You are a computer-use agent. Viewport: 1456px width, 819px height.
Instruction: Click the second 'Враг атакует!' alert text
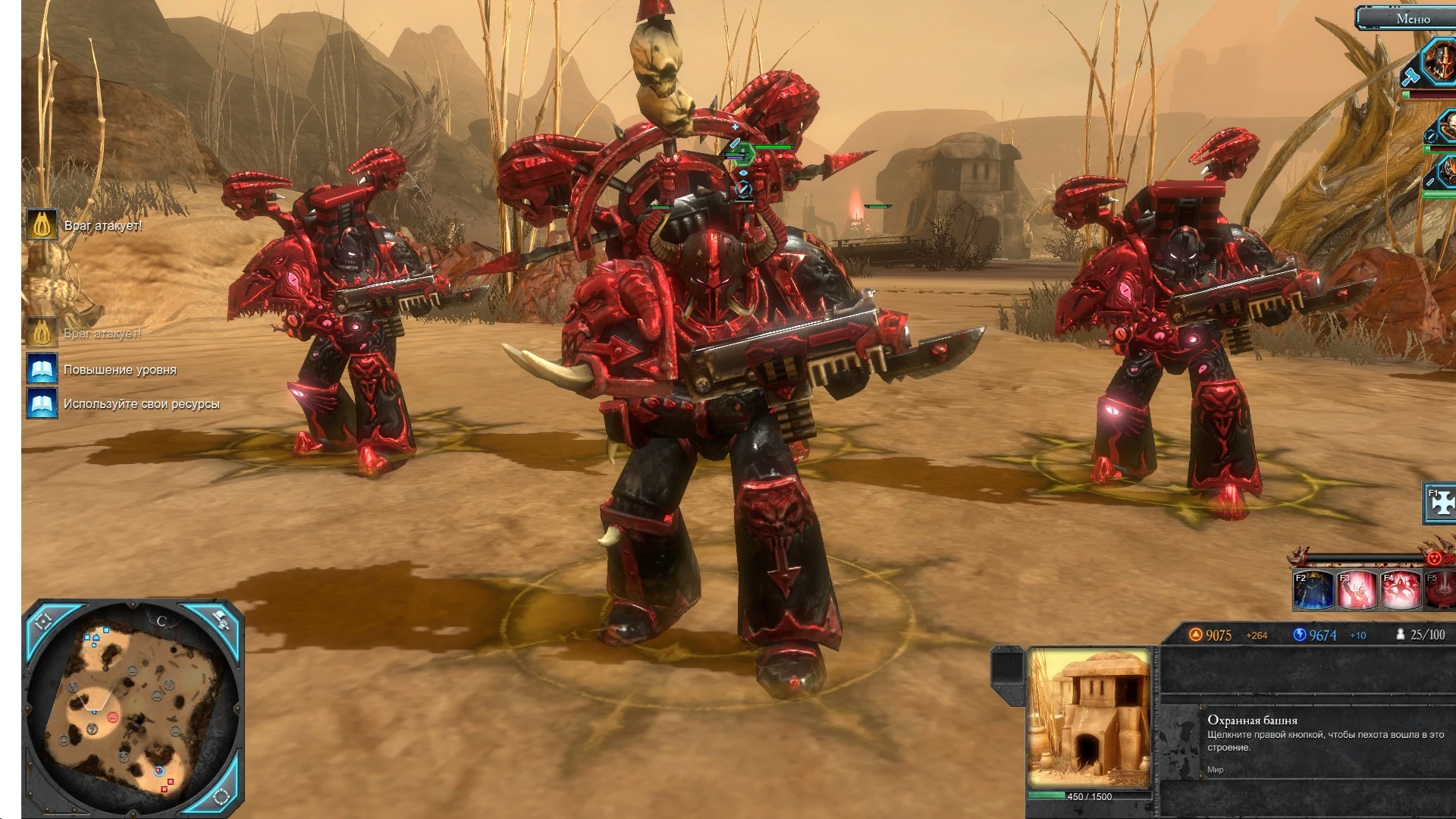pos(104,332)
